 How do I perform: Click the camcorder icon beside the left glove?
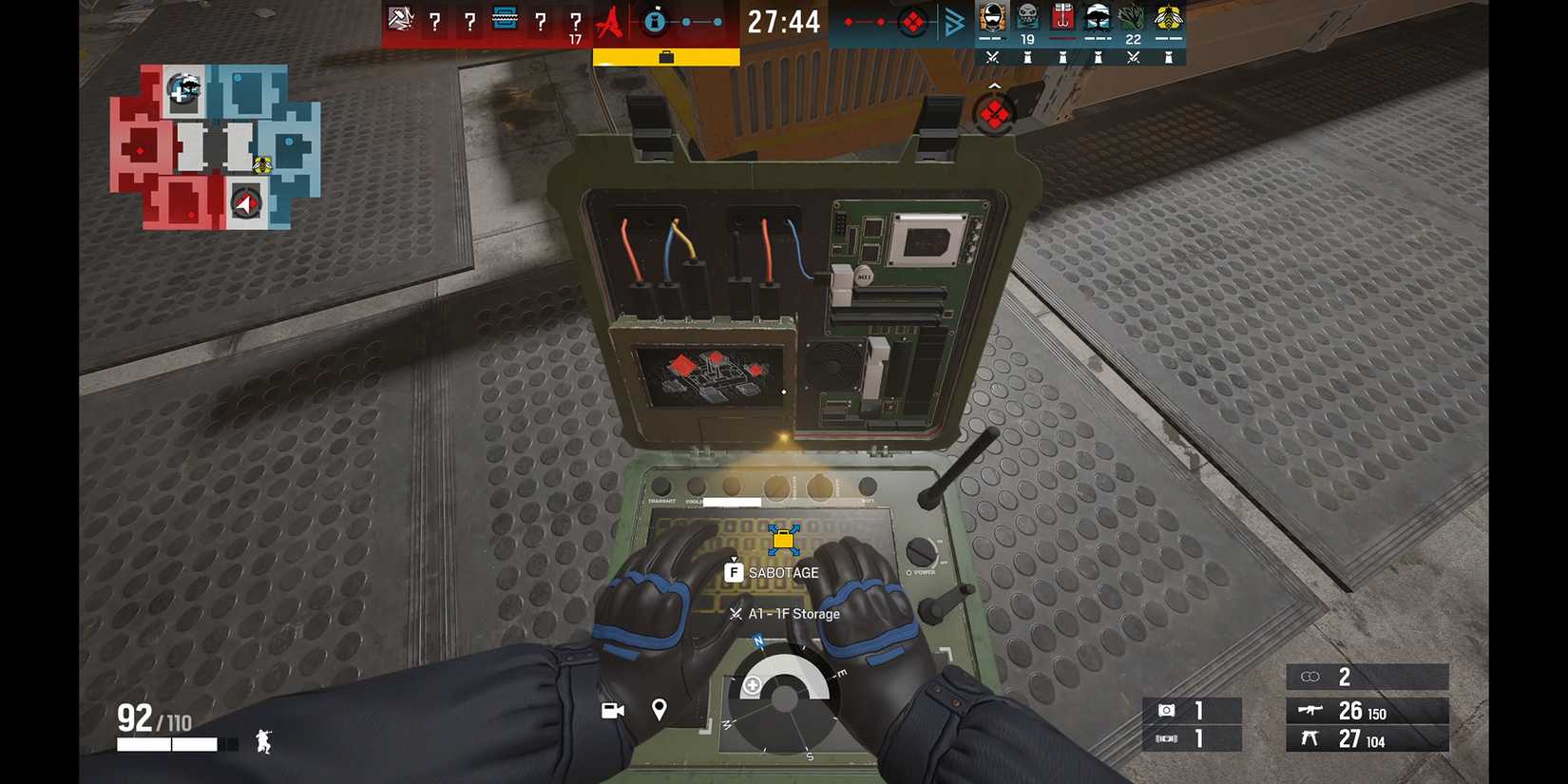(x=611, y=711)
